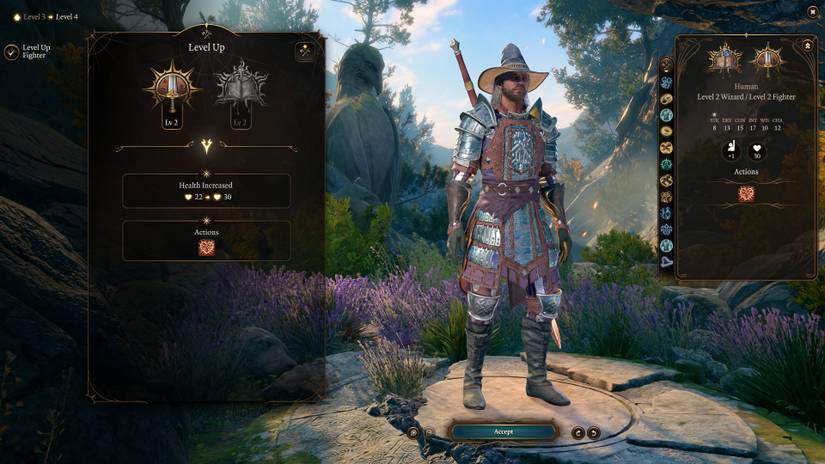Collapse the character summary panel
Viewport: 825px width, 464px height.
pos(807,46)
